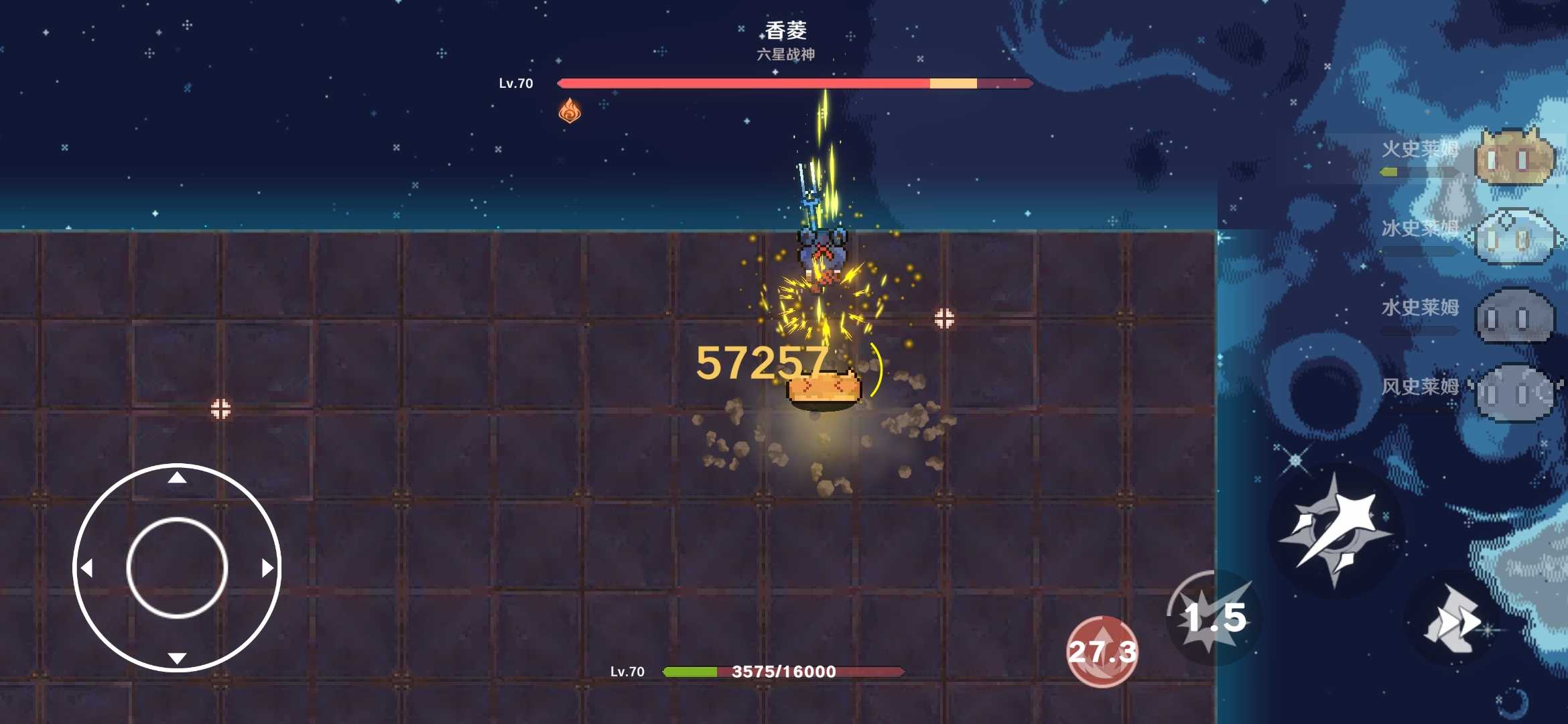This screenshot has height=724, width=1568.
Task: Tap the 57257 damage number
Action: click(764, 362)
